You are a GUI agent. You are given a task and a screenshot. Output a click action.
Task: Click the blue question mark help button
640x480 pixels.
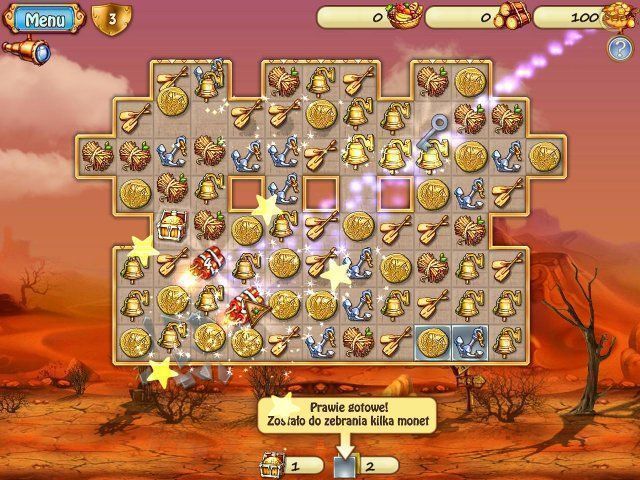pos(618,46)
